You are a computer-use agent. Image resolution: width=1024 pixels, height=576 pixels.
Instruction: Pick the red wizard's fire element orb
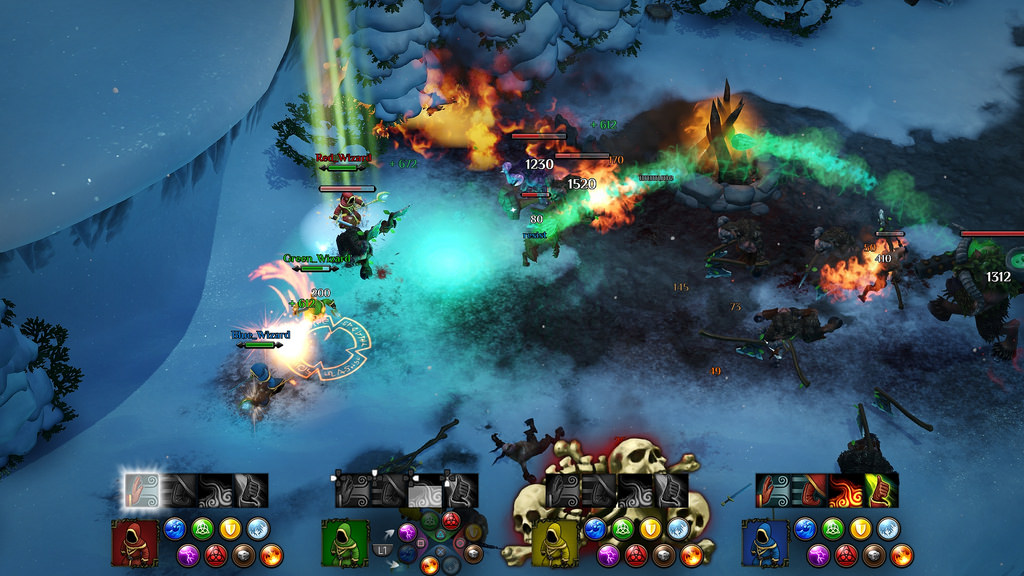[271, 554]
